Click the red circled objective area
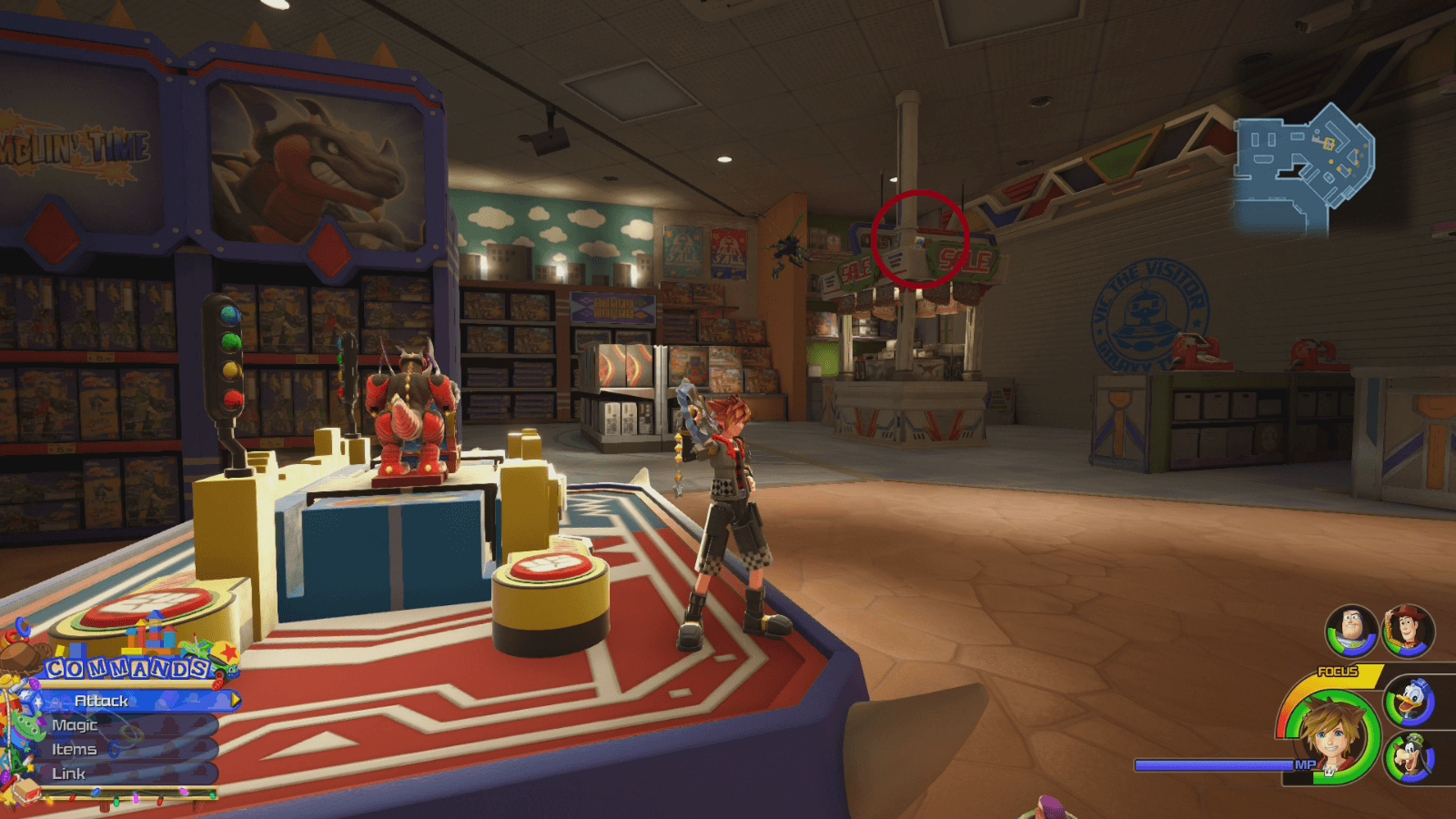The image size is (1456, 819). [919, 239]
